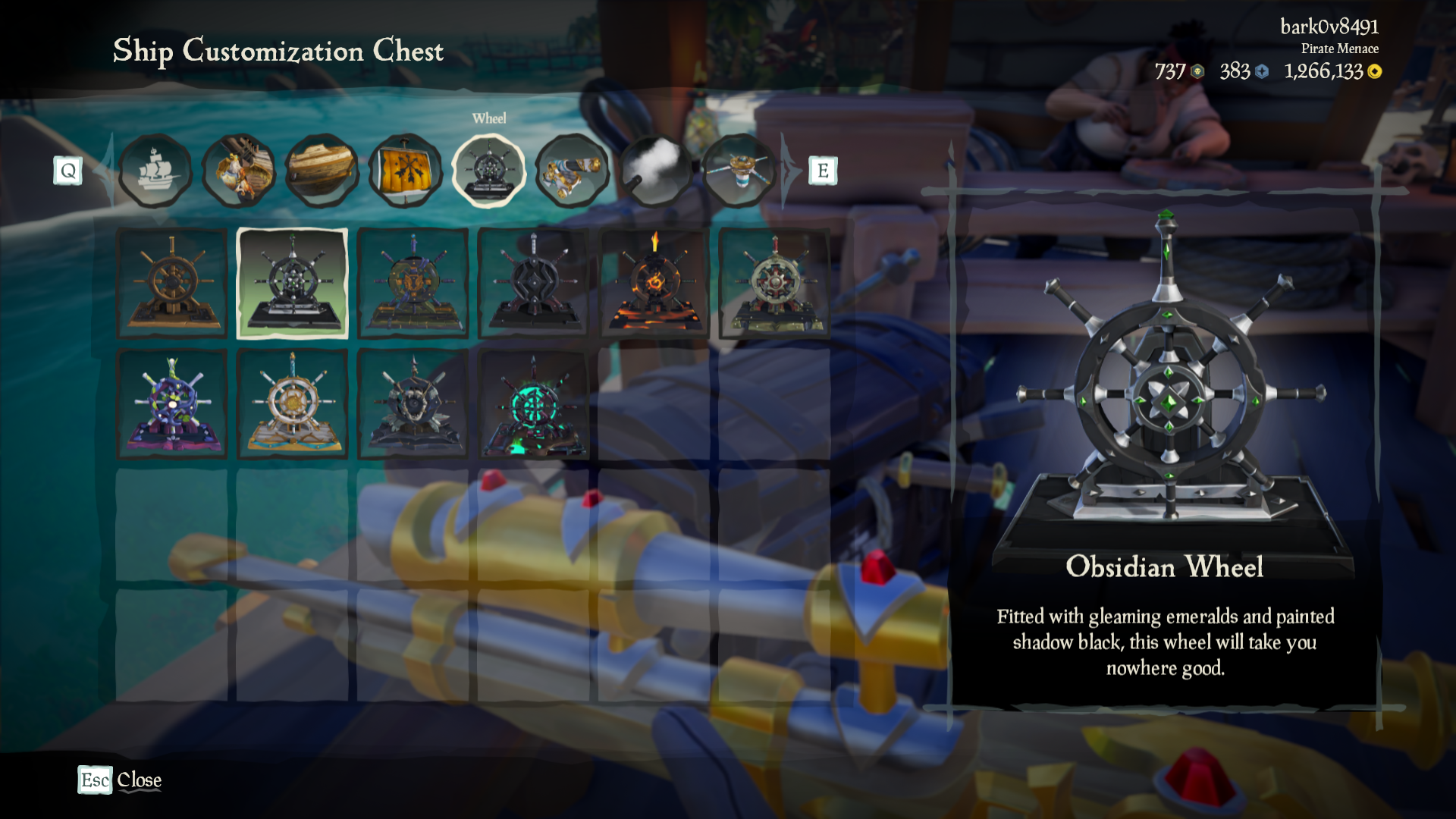
Task: Pick the purple ornate wheel
Action: [172, 403]
